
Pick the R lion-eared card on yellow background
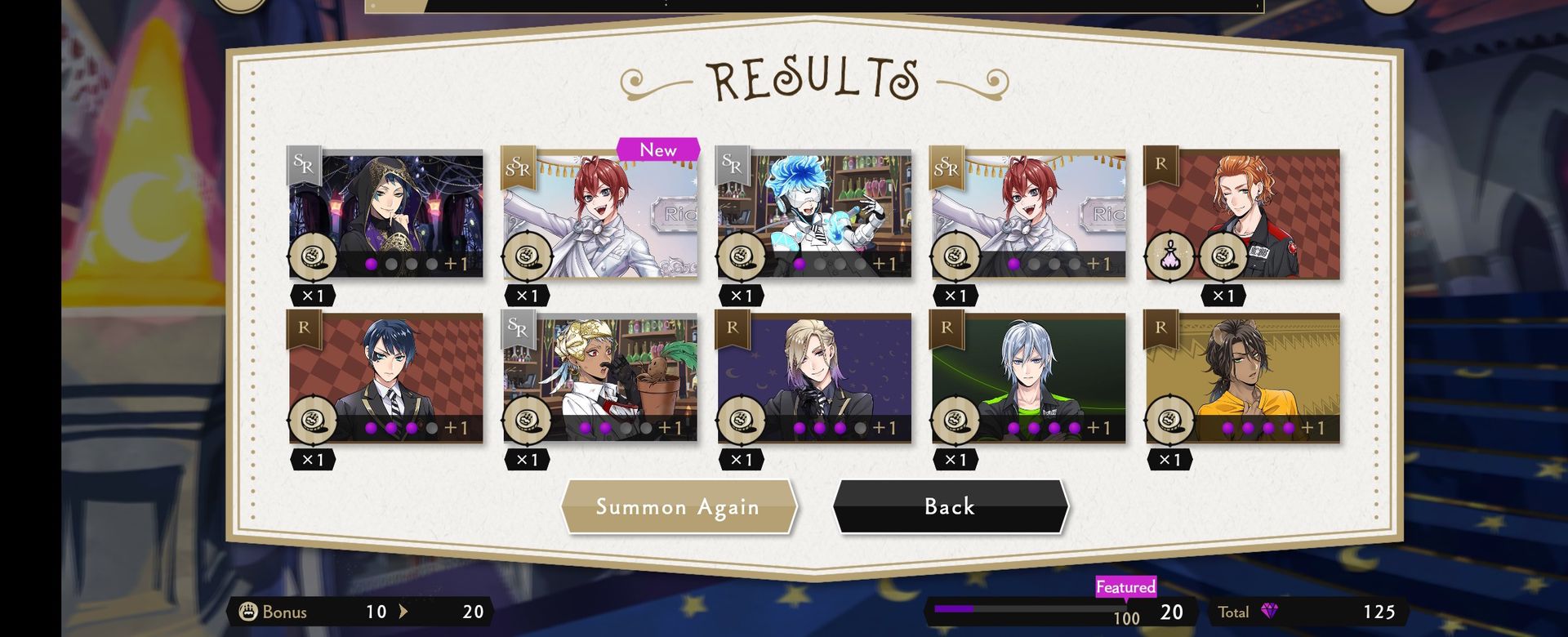pyautogui.click(x=1242, y=378)
